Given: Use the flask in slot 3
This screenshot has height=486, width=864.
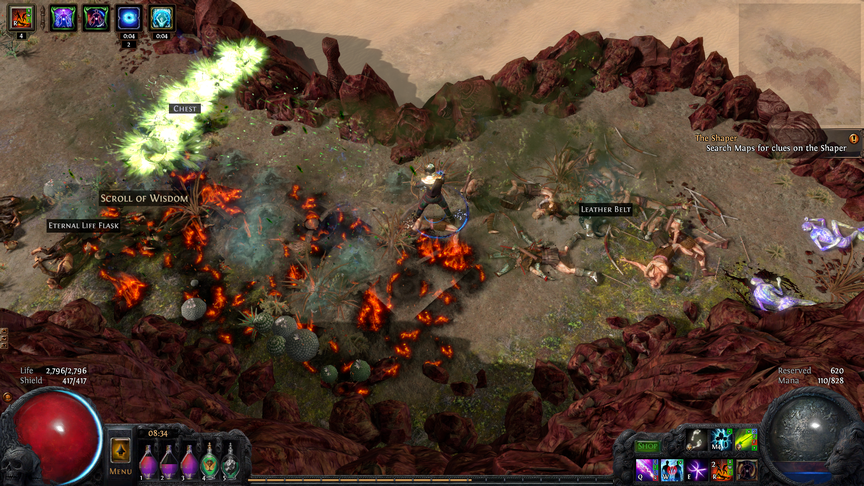Looking at the screenshot, I should tap(189, 461).
